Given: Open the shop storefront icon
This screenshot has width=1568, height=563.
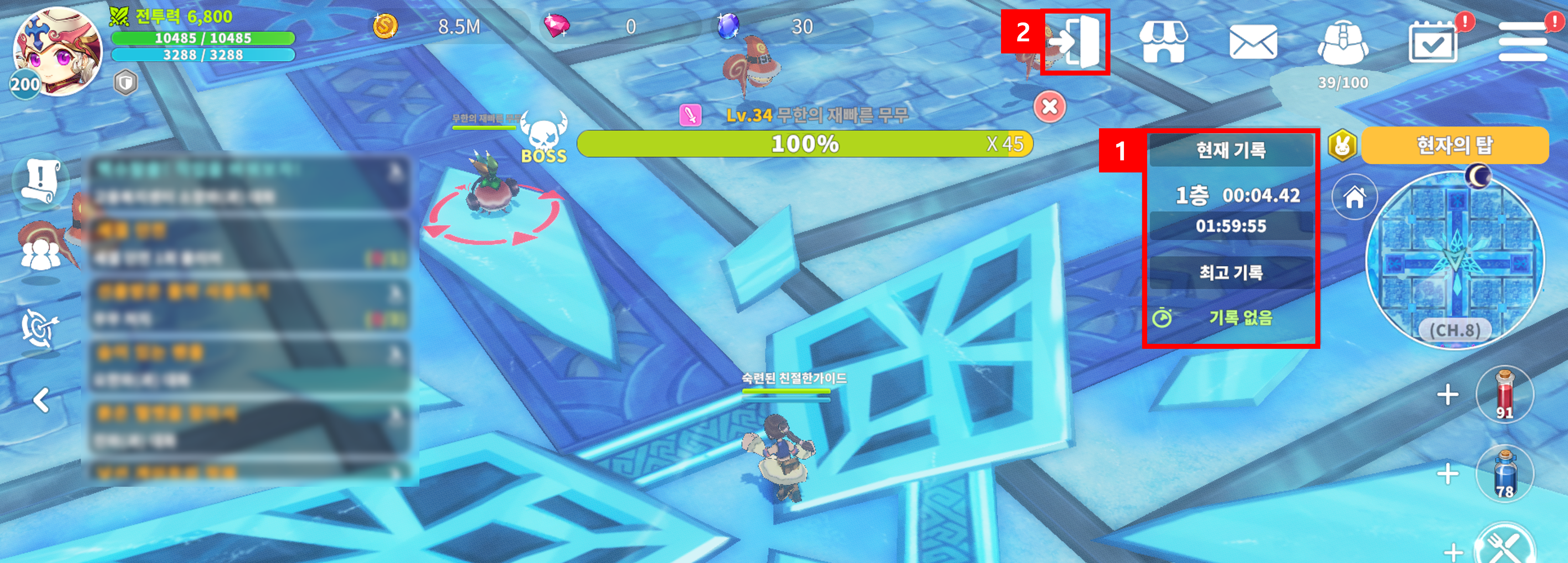Looking at the screenshot, I should point(1163,42).
